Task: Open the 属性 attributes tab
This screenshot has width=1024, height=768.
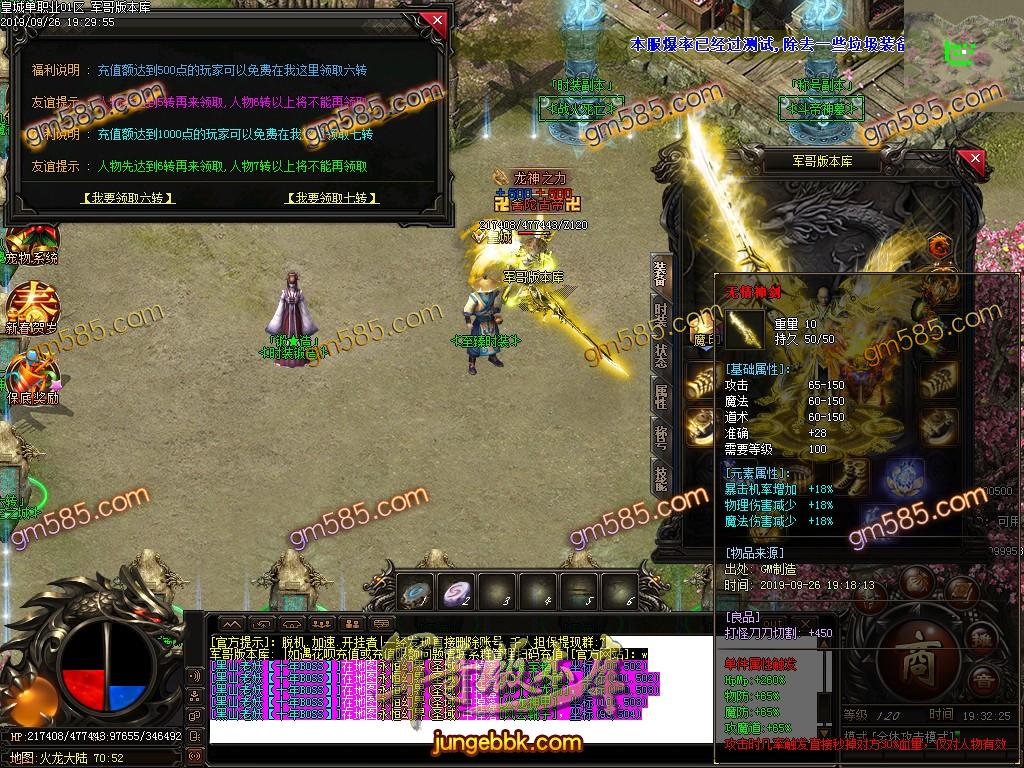Action: click(x=661, y=395)
